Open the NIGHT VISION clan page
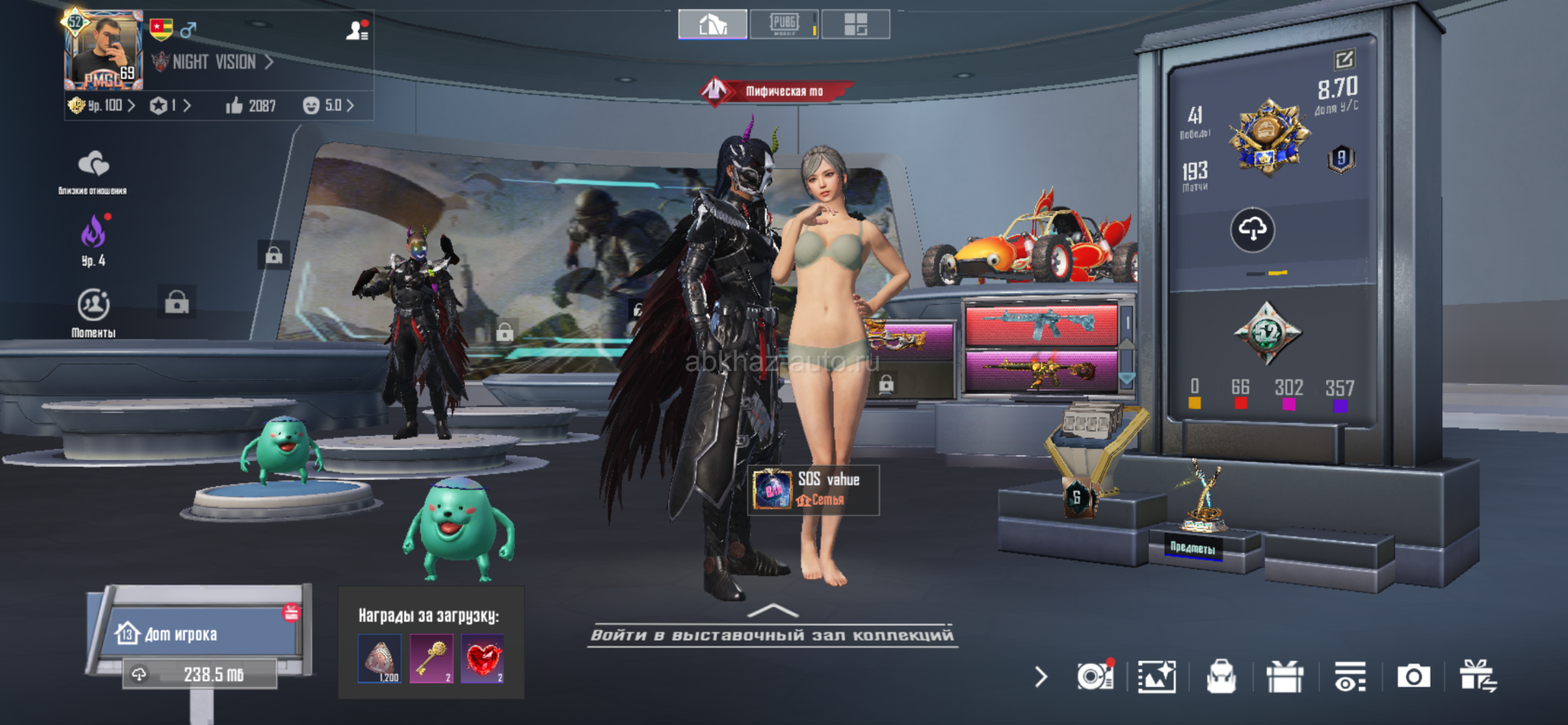This screenshot has width=1568, height=725. [x=214, y=62]
